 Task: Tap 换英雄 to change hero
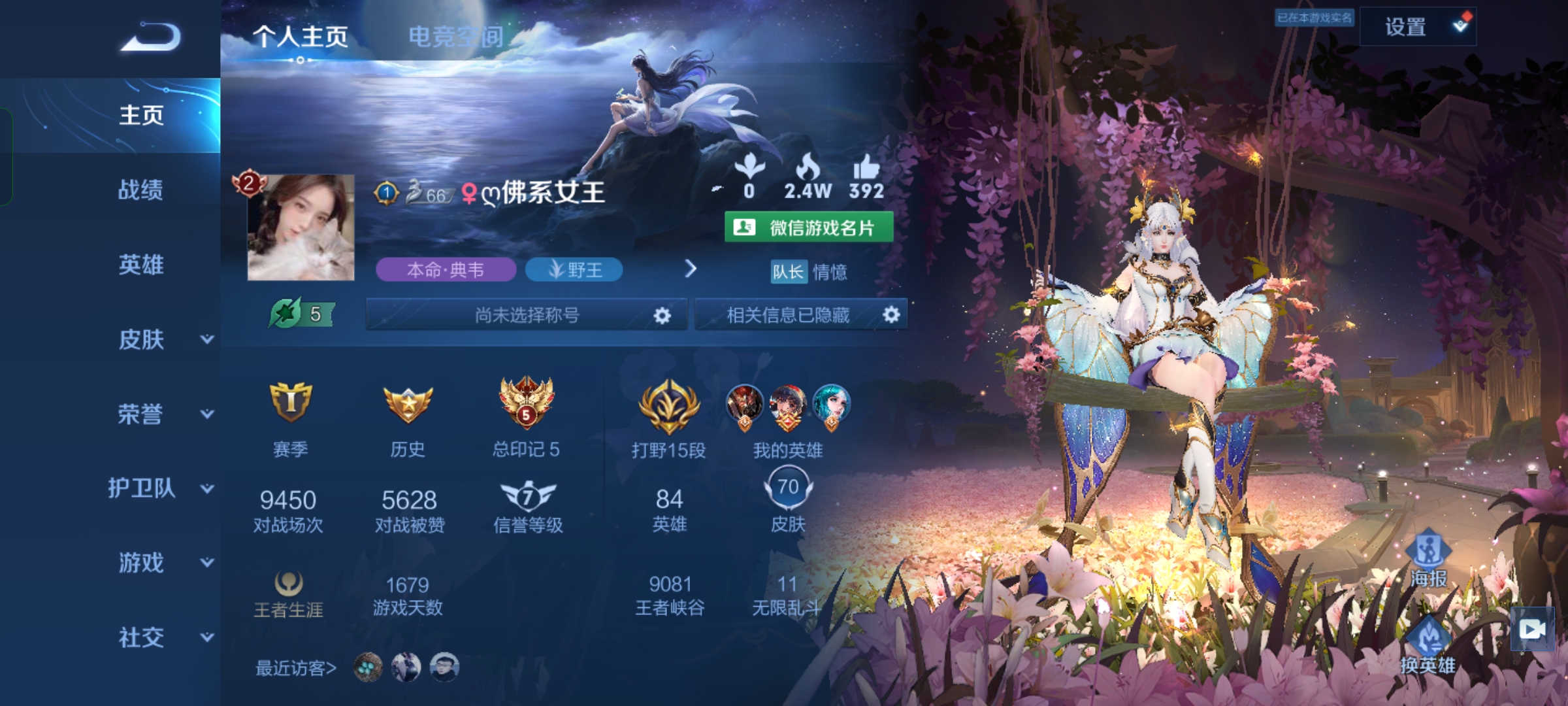[x=1428, y=646]
